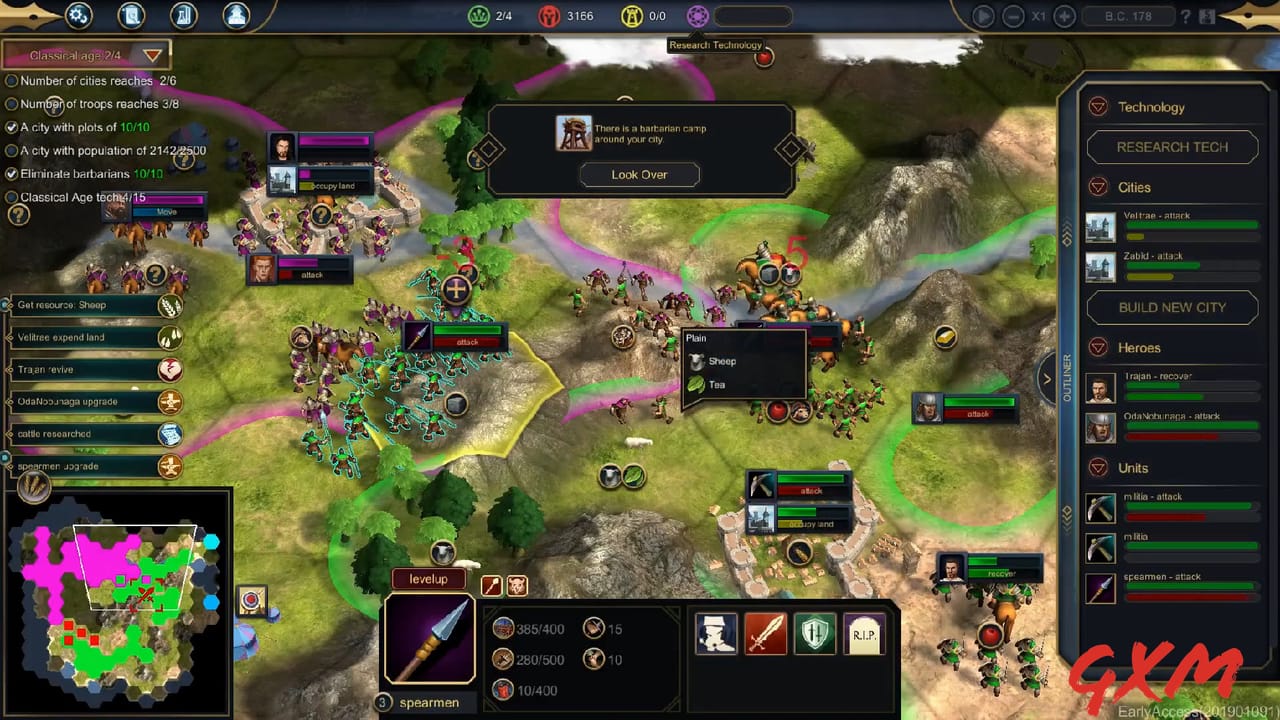Image resolution: width=1280 pixels, height=720 pixels.
Task: Check the Number of cities reaches objective
Action: click(10, 81)
